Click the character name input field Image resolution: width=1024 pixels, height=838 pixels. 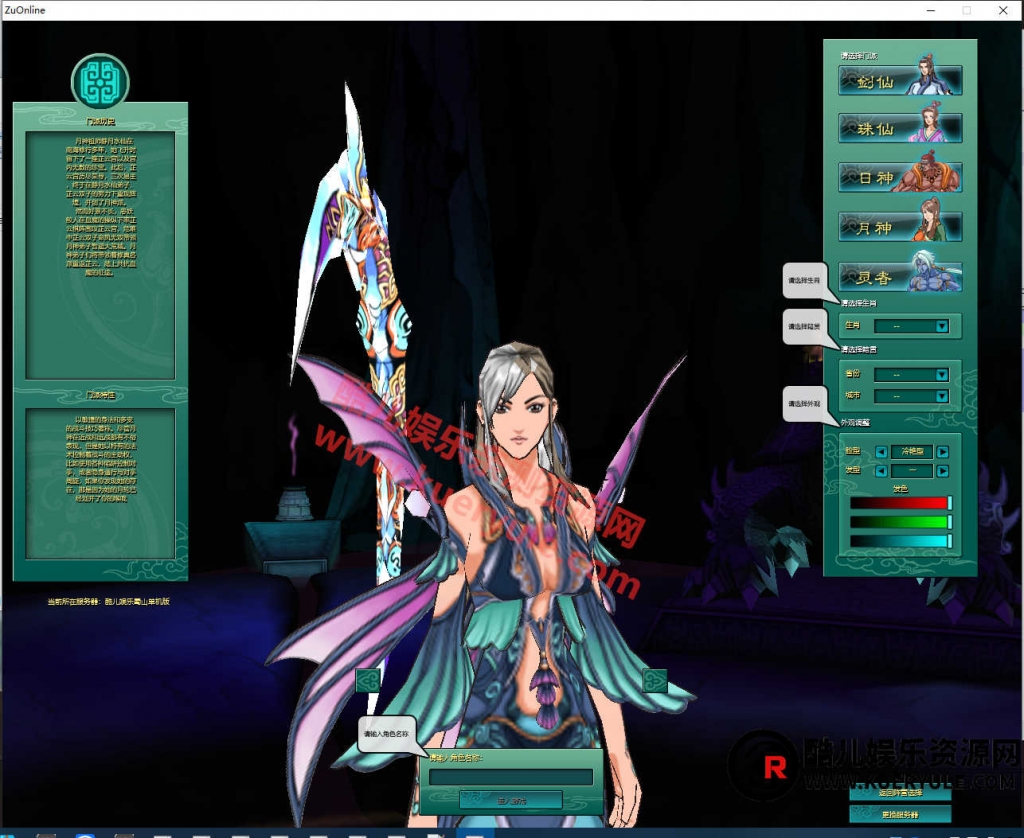click(511, 777)
